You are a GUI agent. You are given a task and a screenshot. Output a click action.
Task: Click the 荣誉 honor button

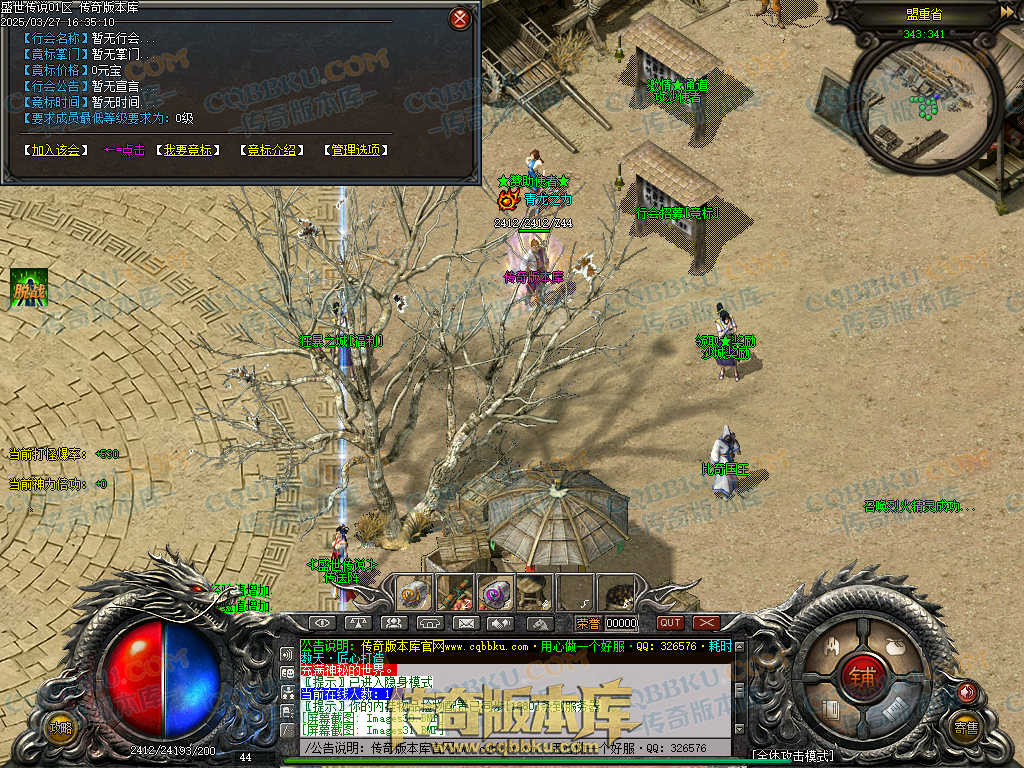(x=589, y=623)
